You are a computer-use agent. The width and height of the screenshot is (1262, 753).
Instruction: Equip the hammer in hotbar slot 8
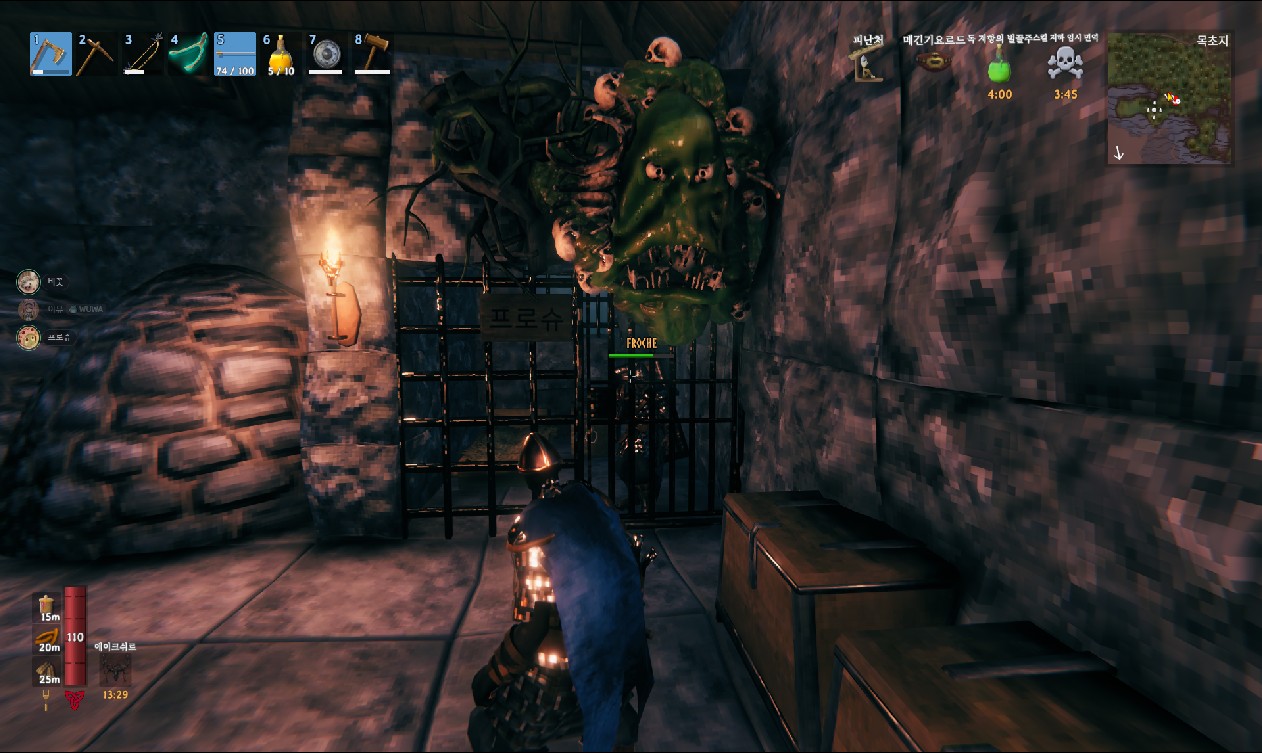(x=372, y=54)
